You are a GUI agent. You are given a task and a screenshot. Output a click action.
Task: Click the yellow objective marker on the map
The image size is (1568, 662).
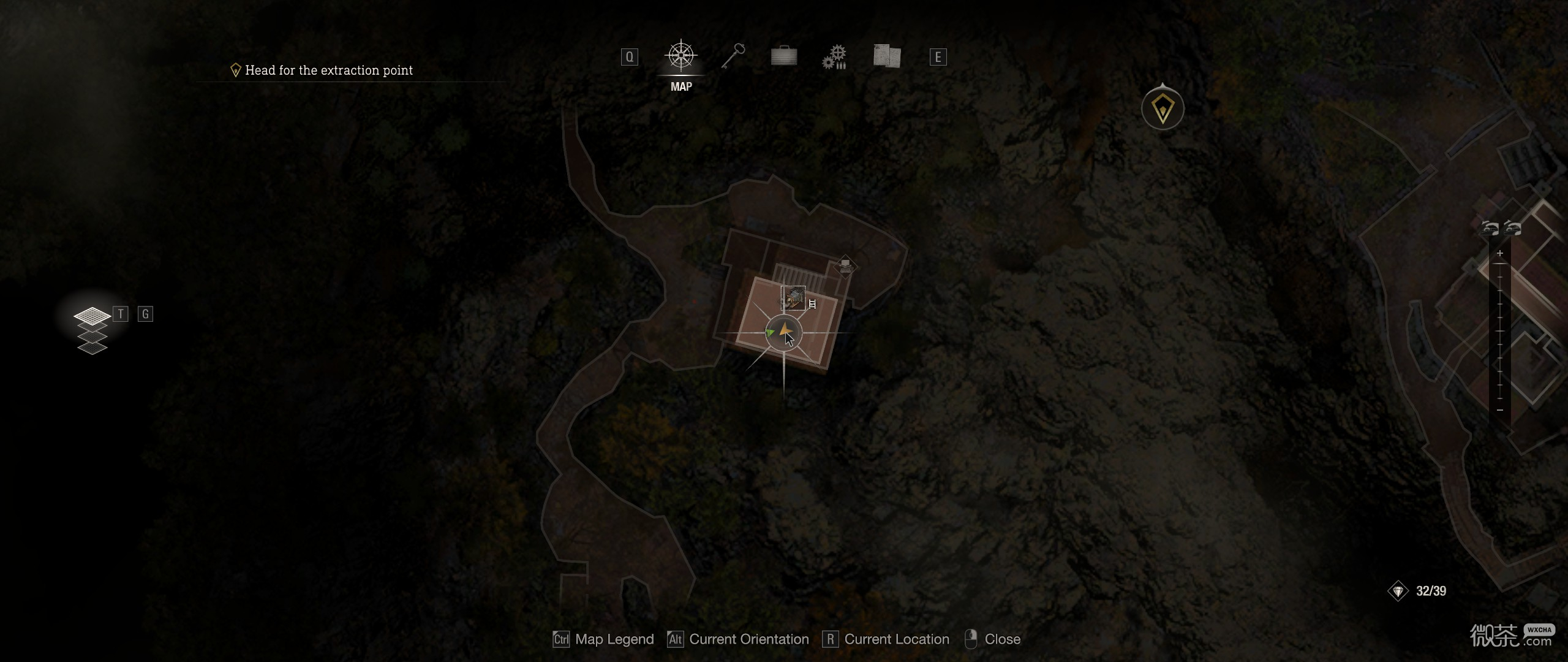(x=1163, y=110)
